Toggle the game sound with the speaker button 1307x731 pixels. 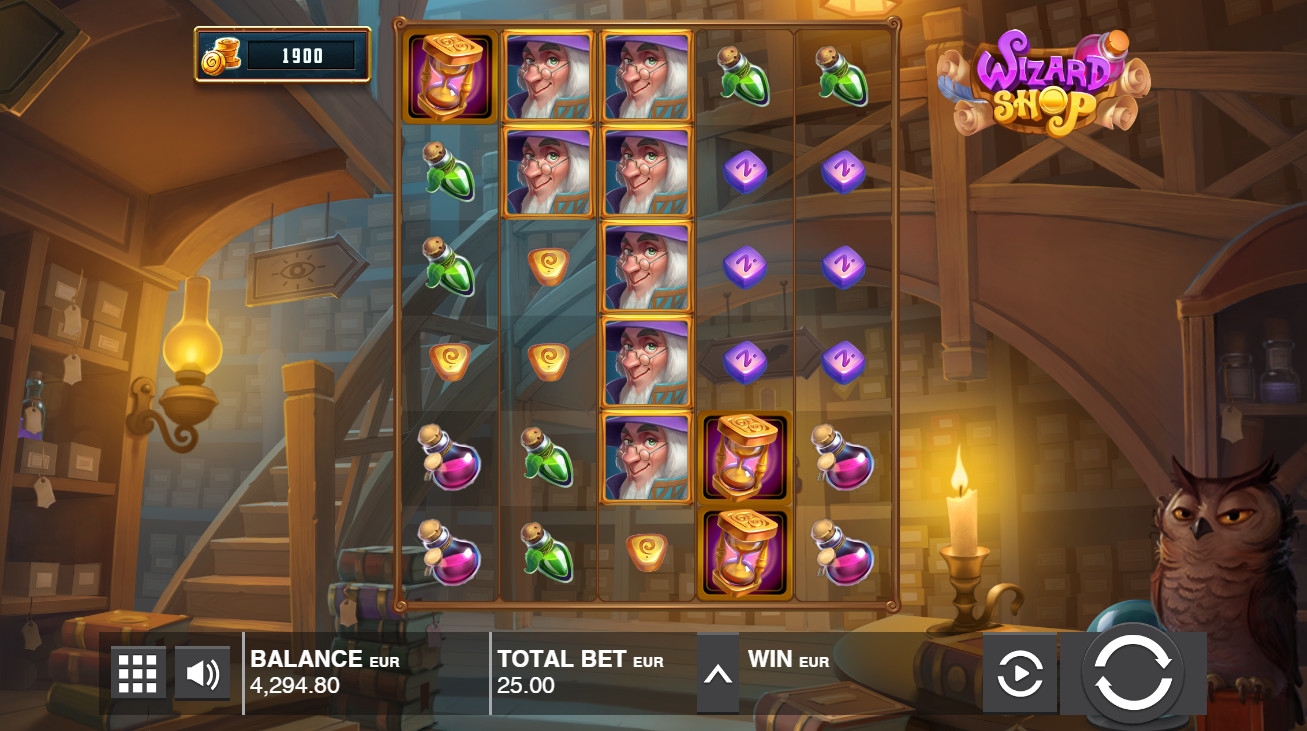click(x=202, y=674)
